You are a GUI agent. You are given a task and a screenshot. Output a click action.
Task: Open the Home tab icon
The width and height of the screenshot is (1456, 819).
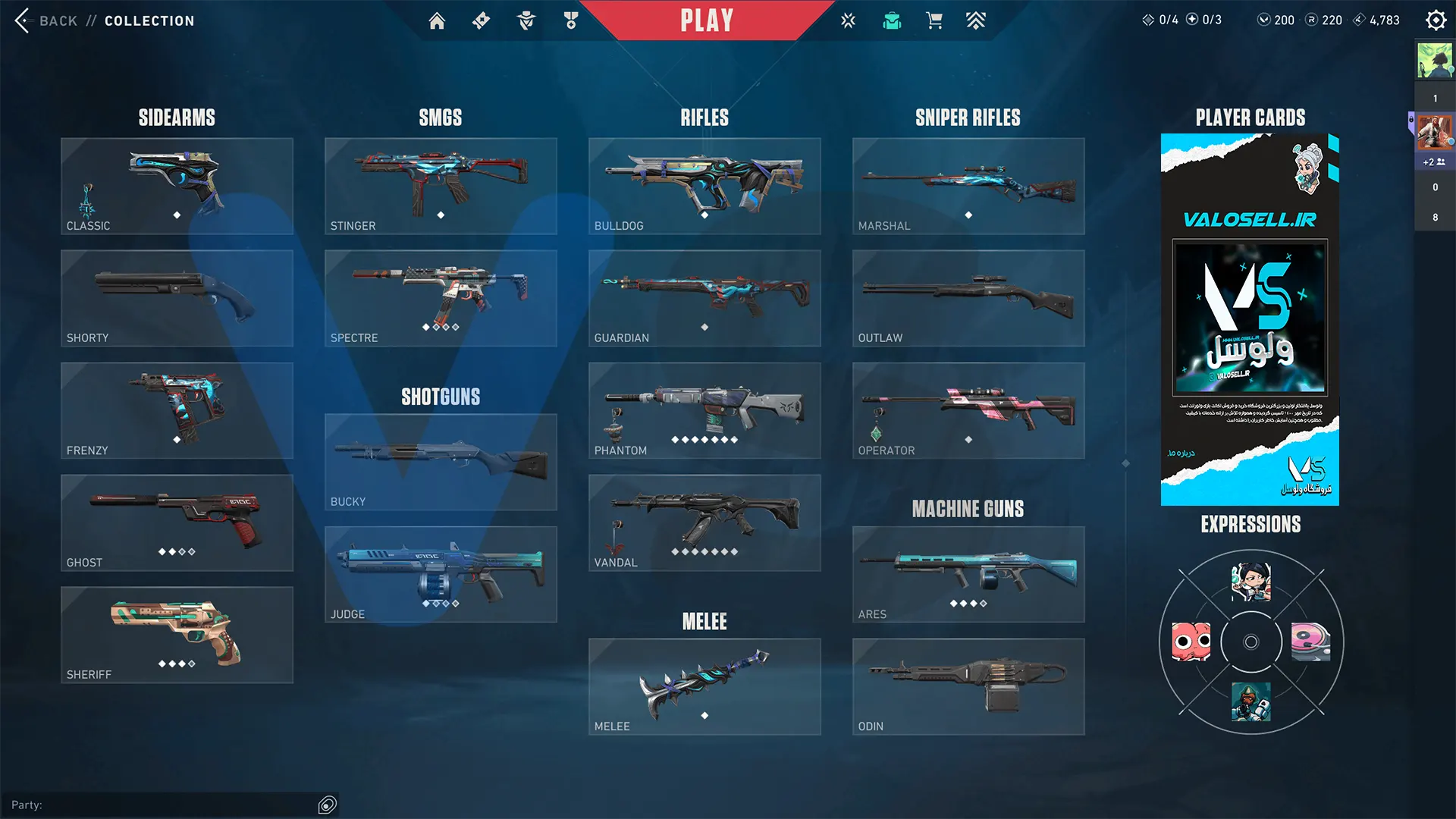pyautogui.click(x=437, y=20)
